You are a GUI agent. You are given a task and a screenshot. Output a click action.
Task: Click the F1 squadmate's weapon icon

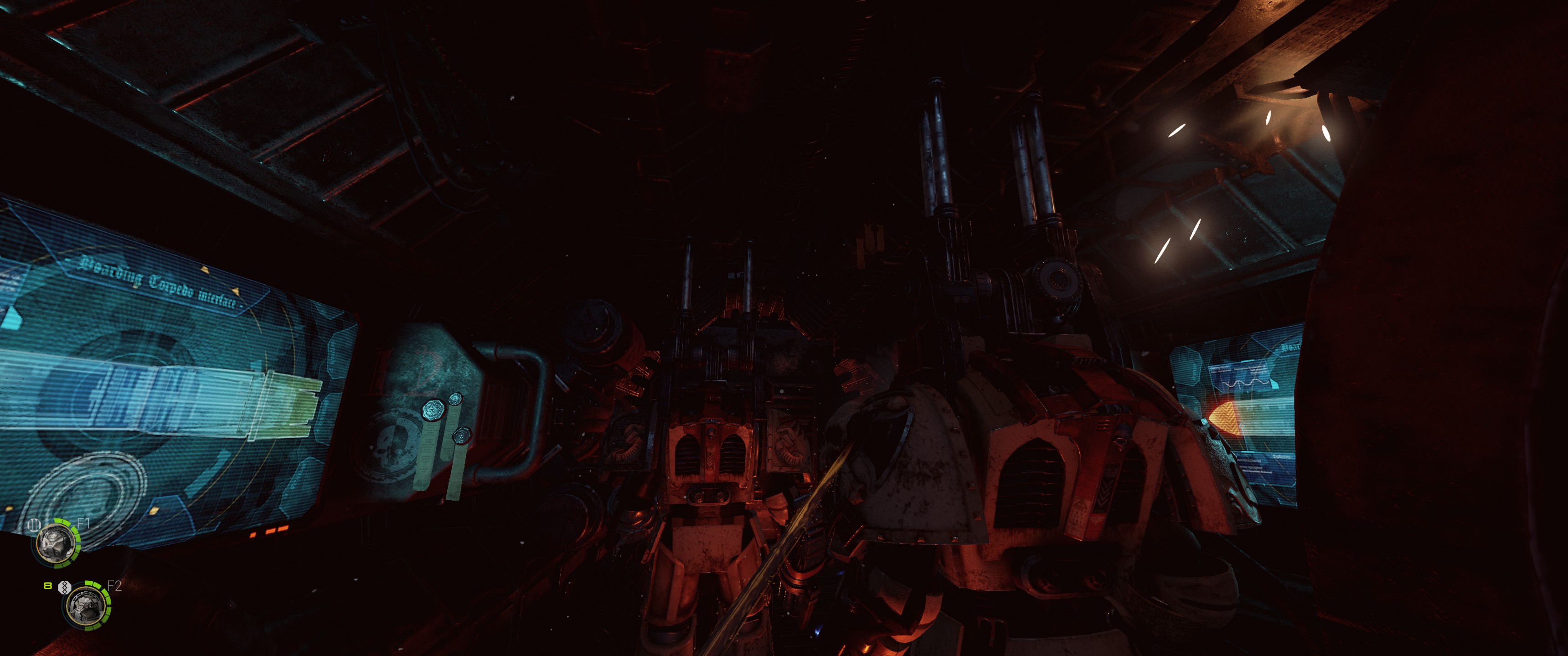(x=35, y=523)
